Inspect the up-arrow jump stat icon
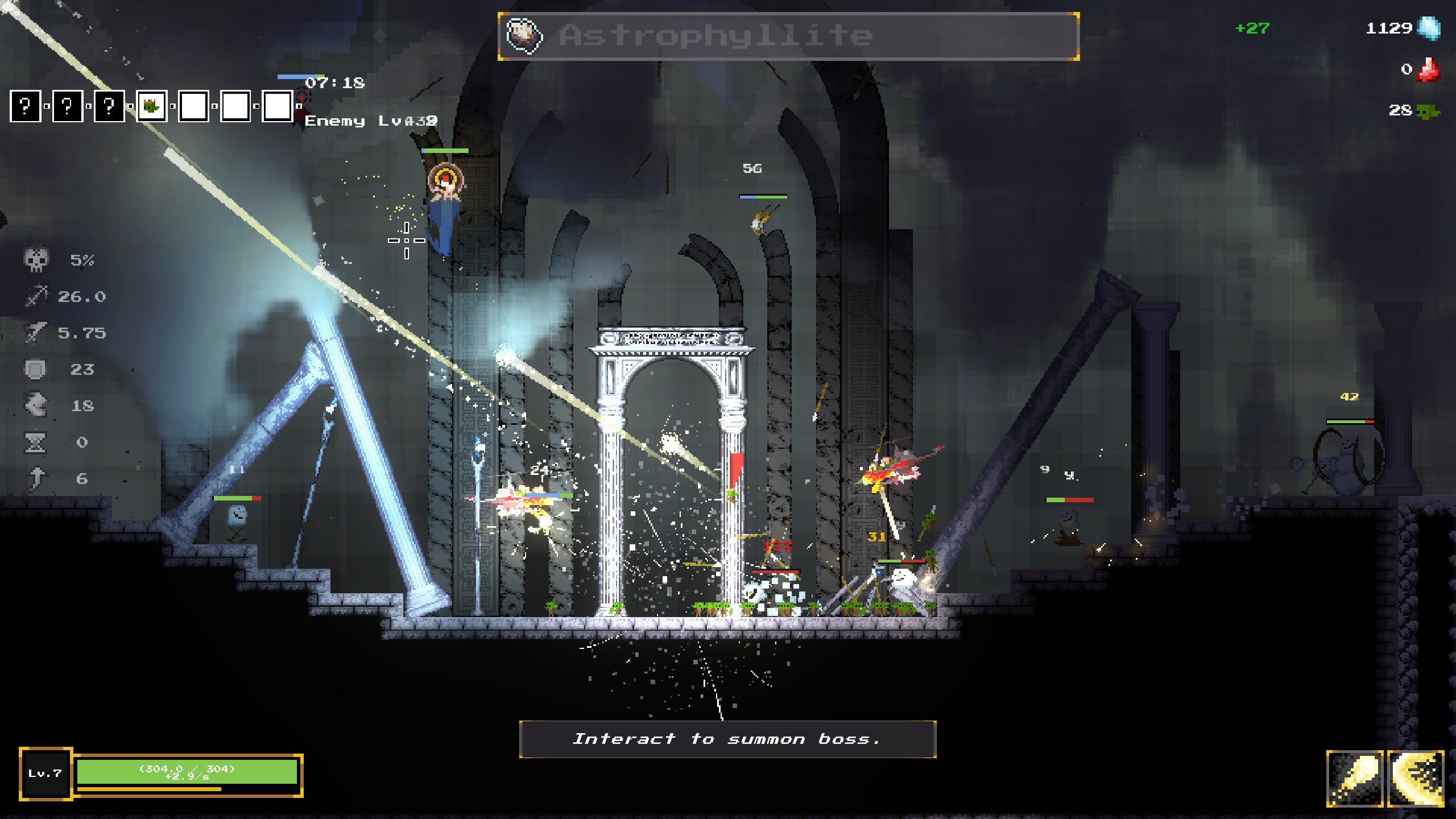The image size is (1456, 819). [x=36, y=478]
